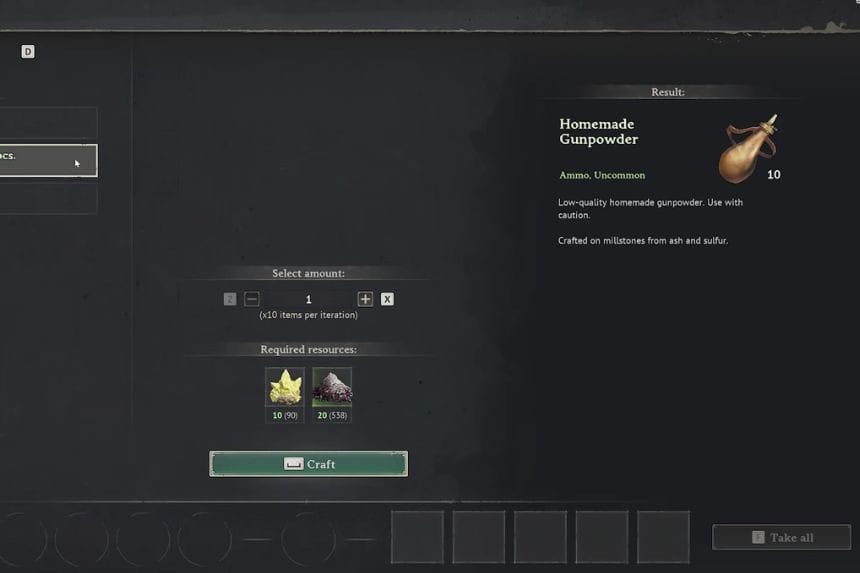The width and height of the screenshot is (860, 573).
Task: Craft the Homemade Gunpowder
Action: coord(308,464)
